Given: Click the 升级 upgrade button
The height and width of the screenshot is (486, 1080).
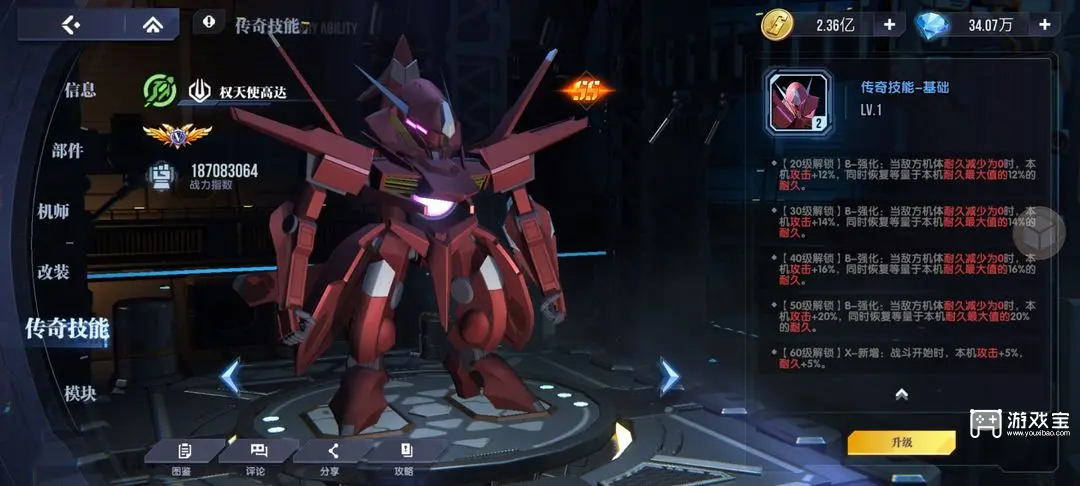Looking at the screenshot, I should pyautogui.click(x=901, y=442).
